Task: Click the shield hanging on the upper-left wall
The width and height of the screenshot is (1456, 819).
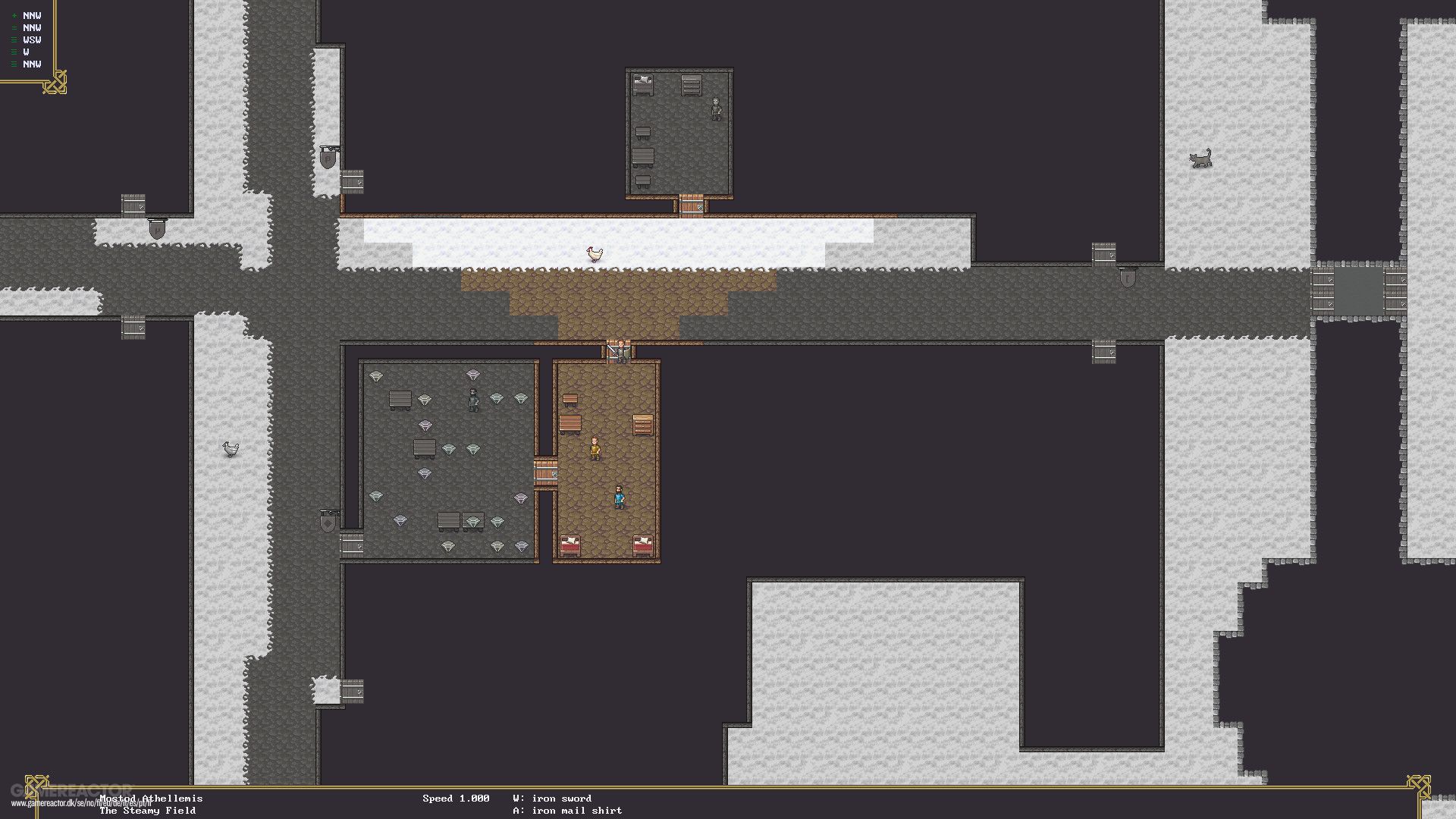Action: 328,158
